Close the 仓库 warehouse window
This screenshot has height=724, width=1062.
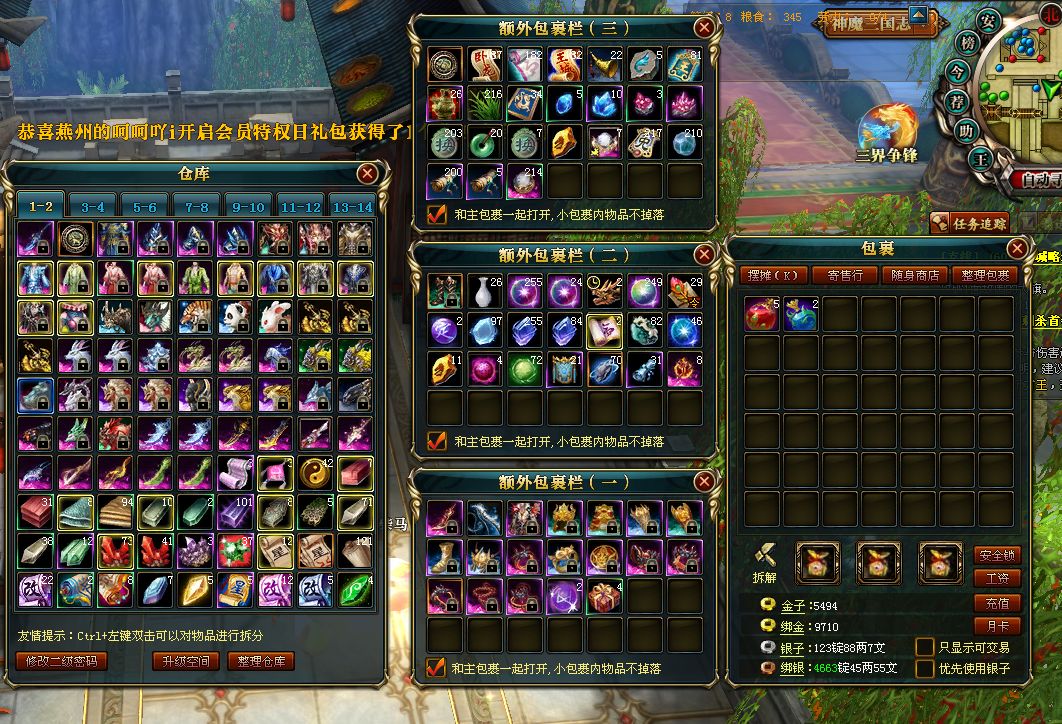coord(367,173)
